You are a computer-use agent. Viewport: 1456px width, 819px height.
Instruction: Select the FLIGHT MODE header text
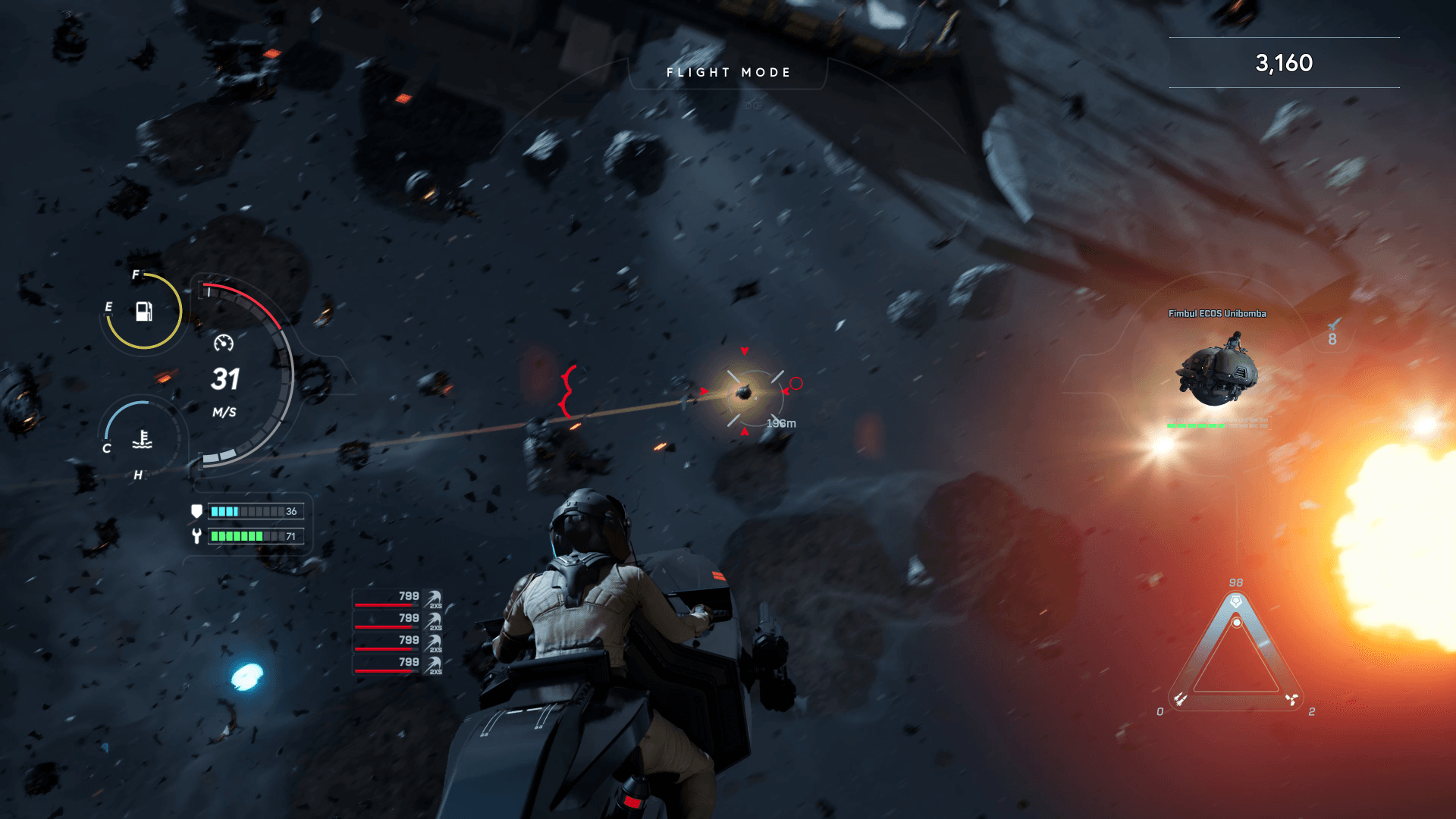(x=727, y=72)
